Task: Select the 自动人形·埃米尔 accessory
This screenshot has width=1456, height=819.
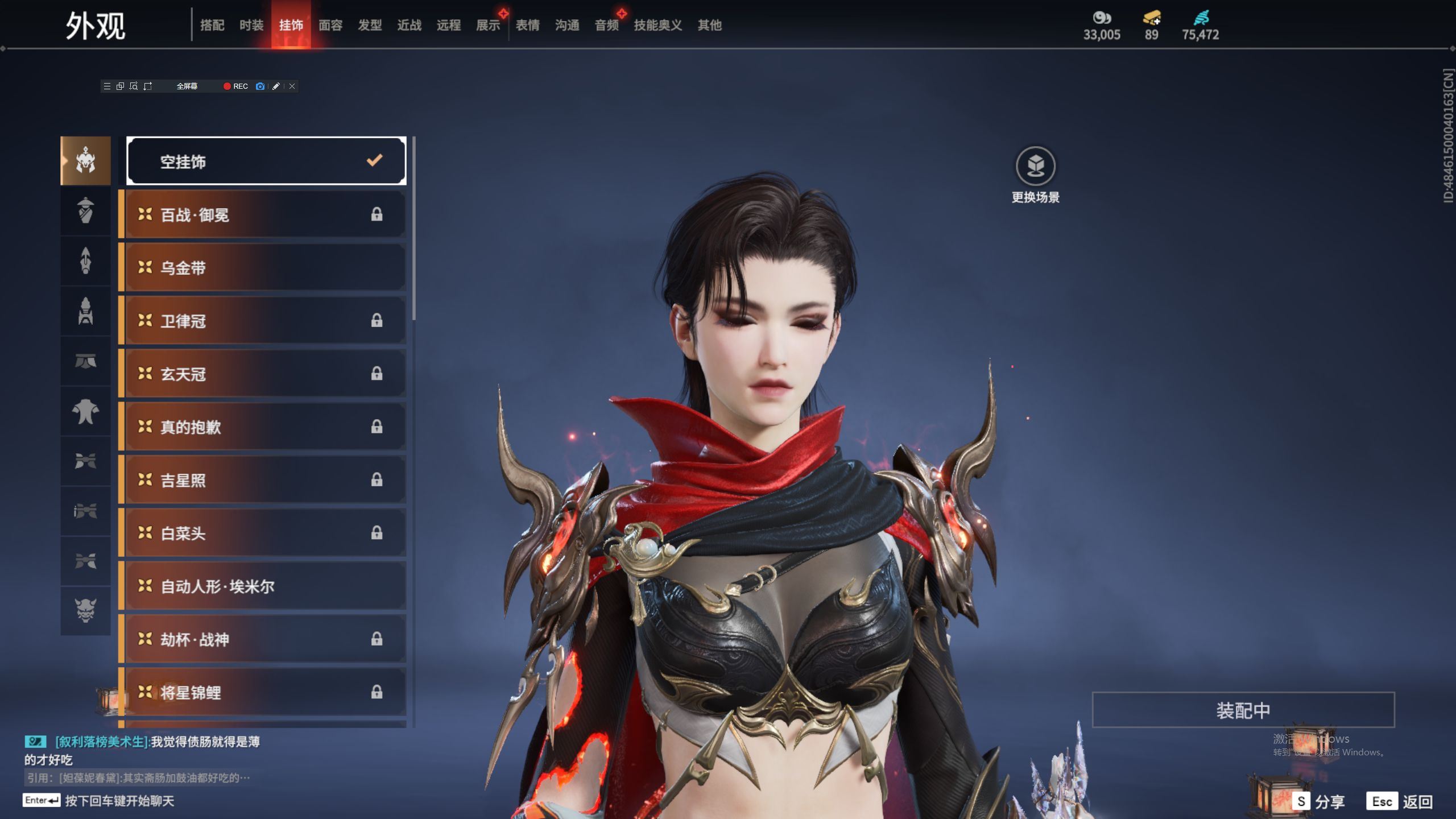Action: coord(266,586)
